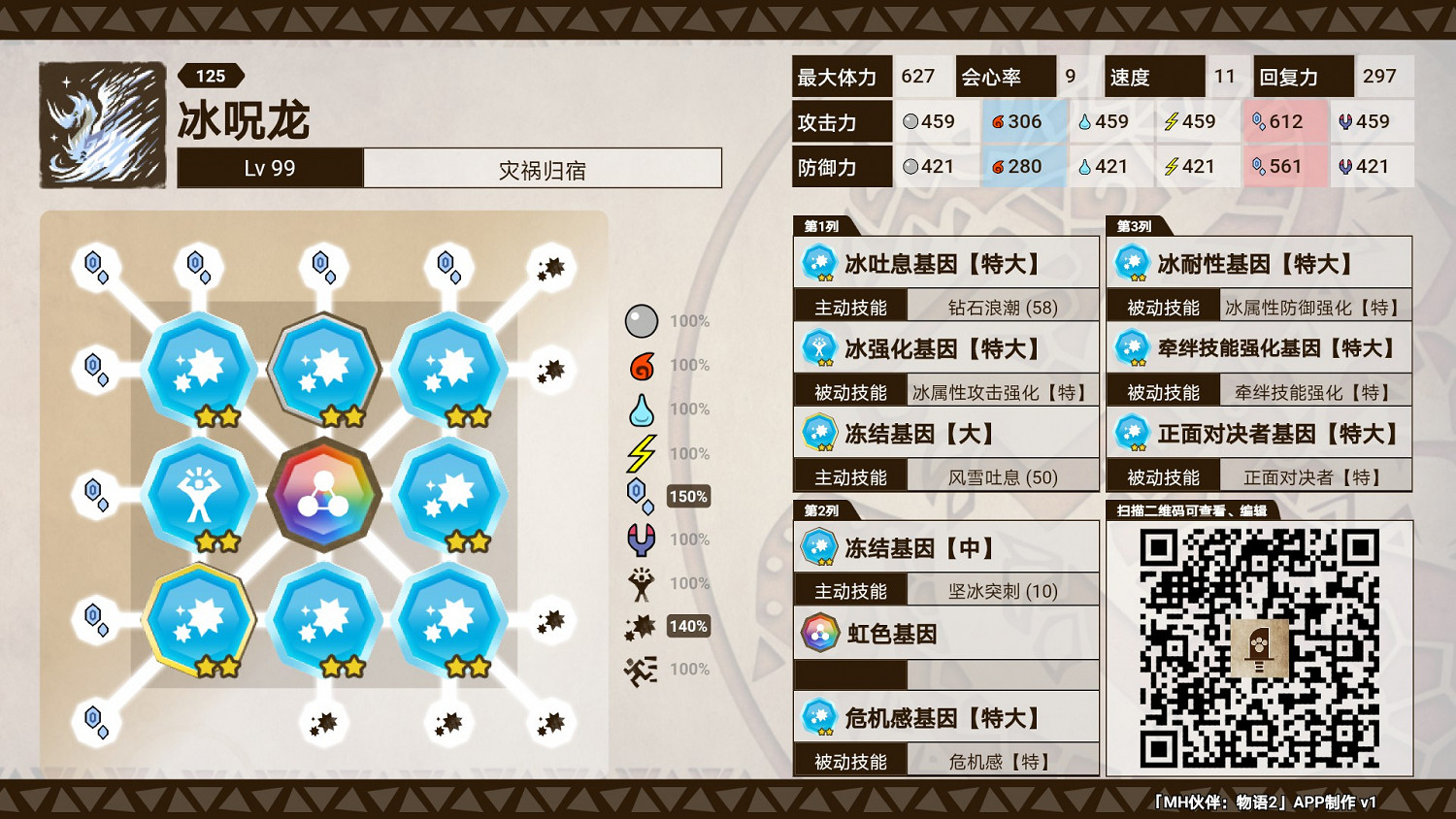Click the 危机感基因【特大】gene icon
The height and width of the screenshot is (819, 1456).
819,716
